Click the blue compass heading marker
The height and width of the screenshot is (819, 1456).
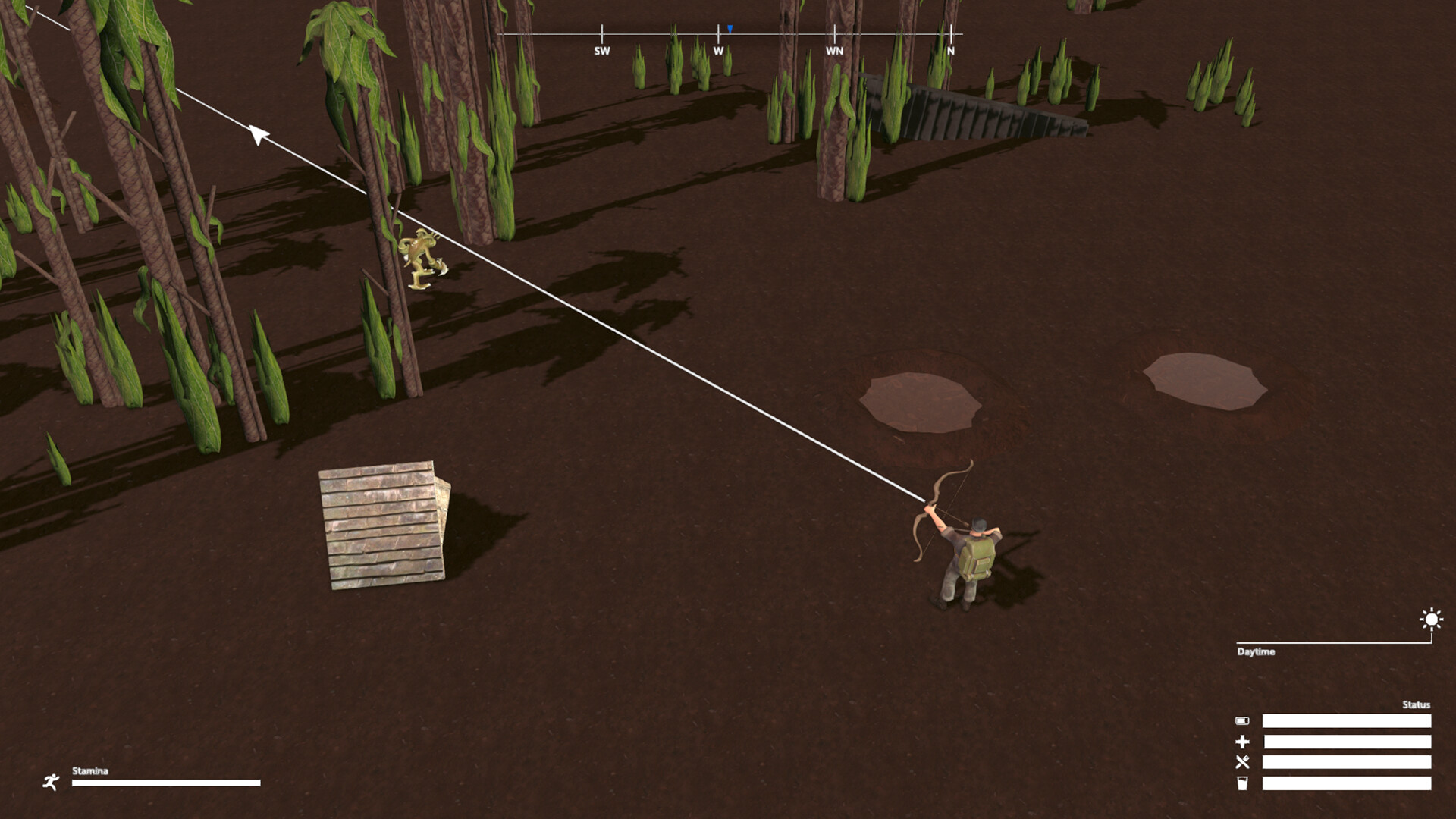(x=730, y=28)
